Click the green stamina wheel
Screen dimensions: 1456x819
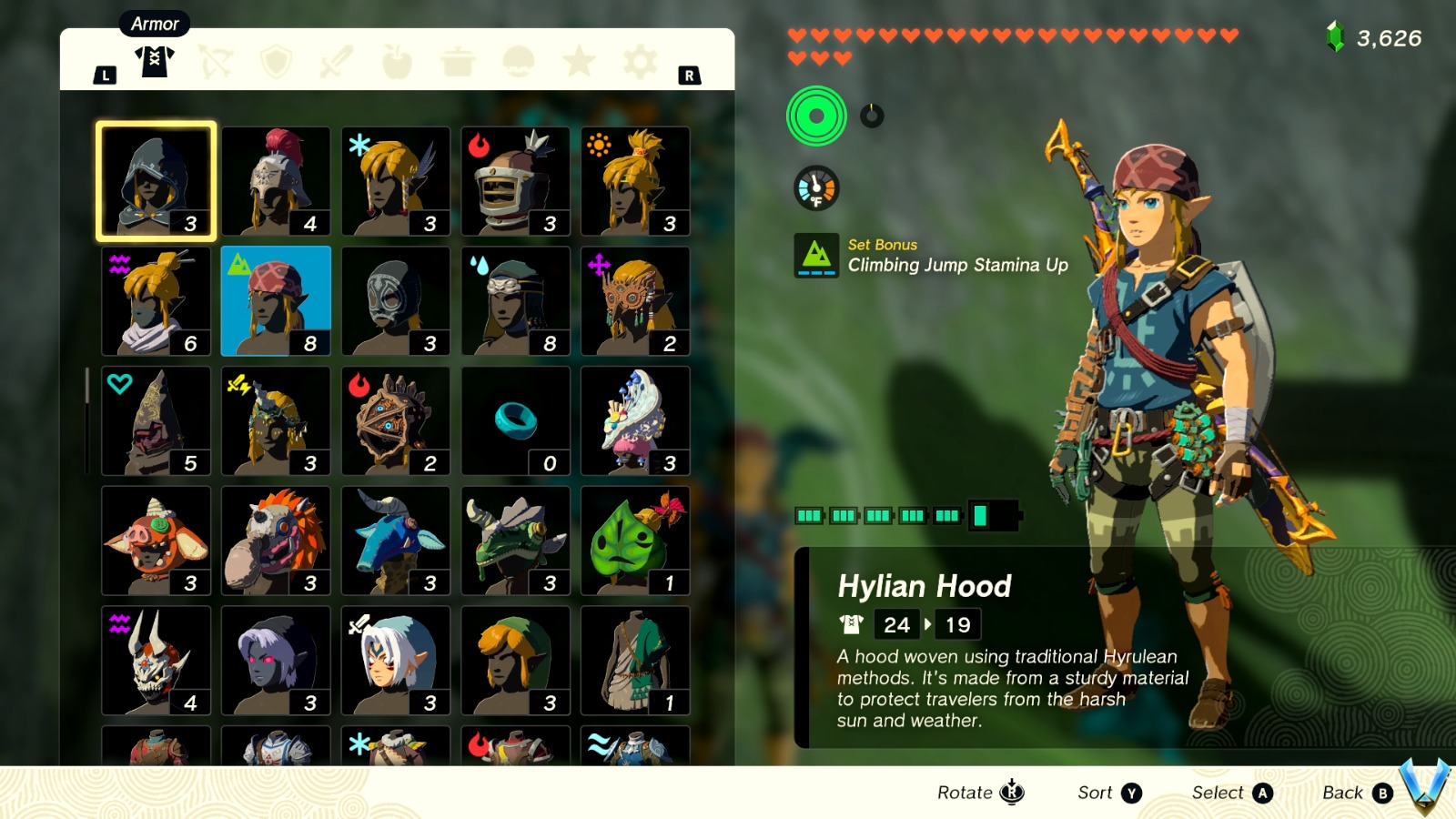pyautogui.click(x=816, y=115)
